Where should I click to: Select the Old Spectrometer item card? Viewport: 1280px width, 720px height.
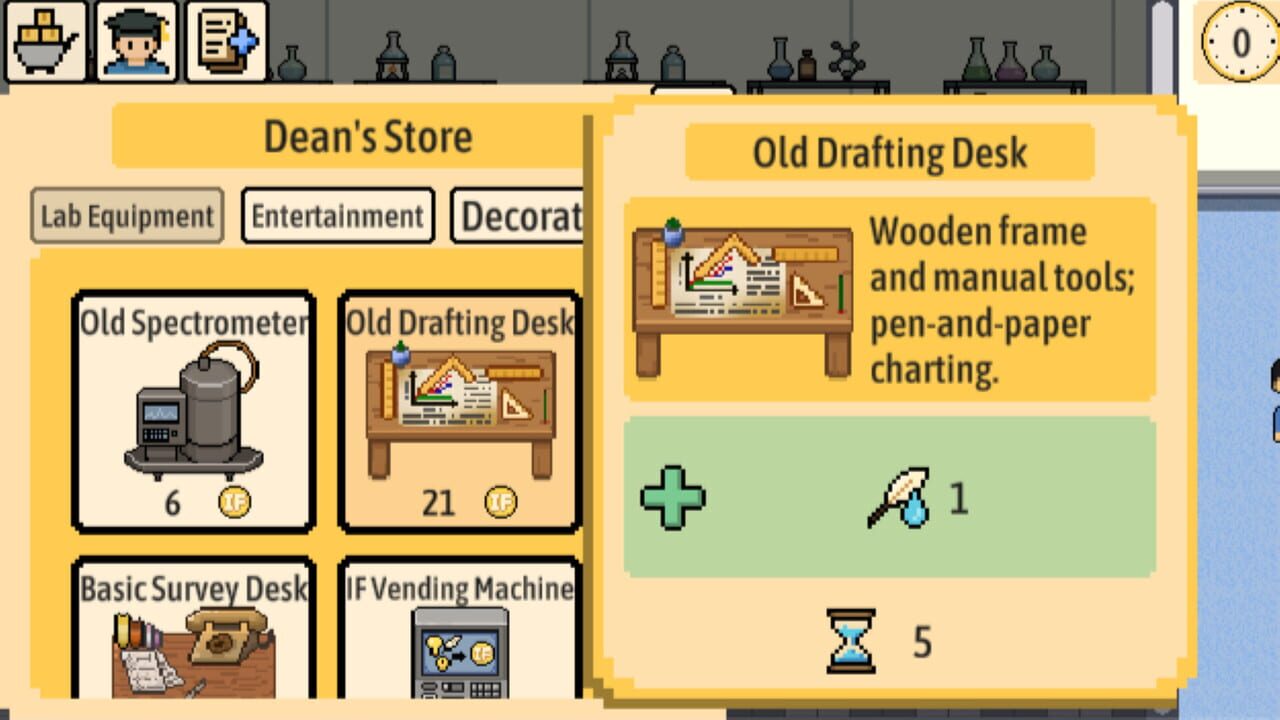(194, 410)
